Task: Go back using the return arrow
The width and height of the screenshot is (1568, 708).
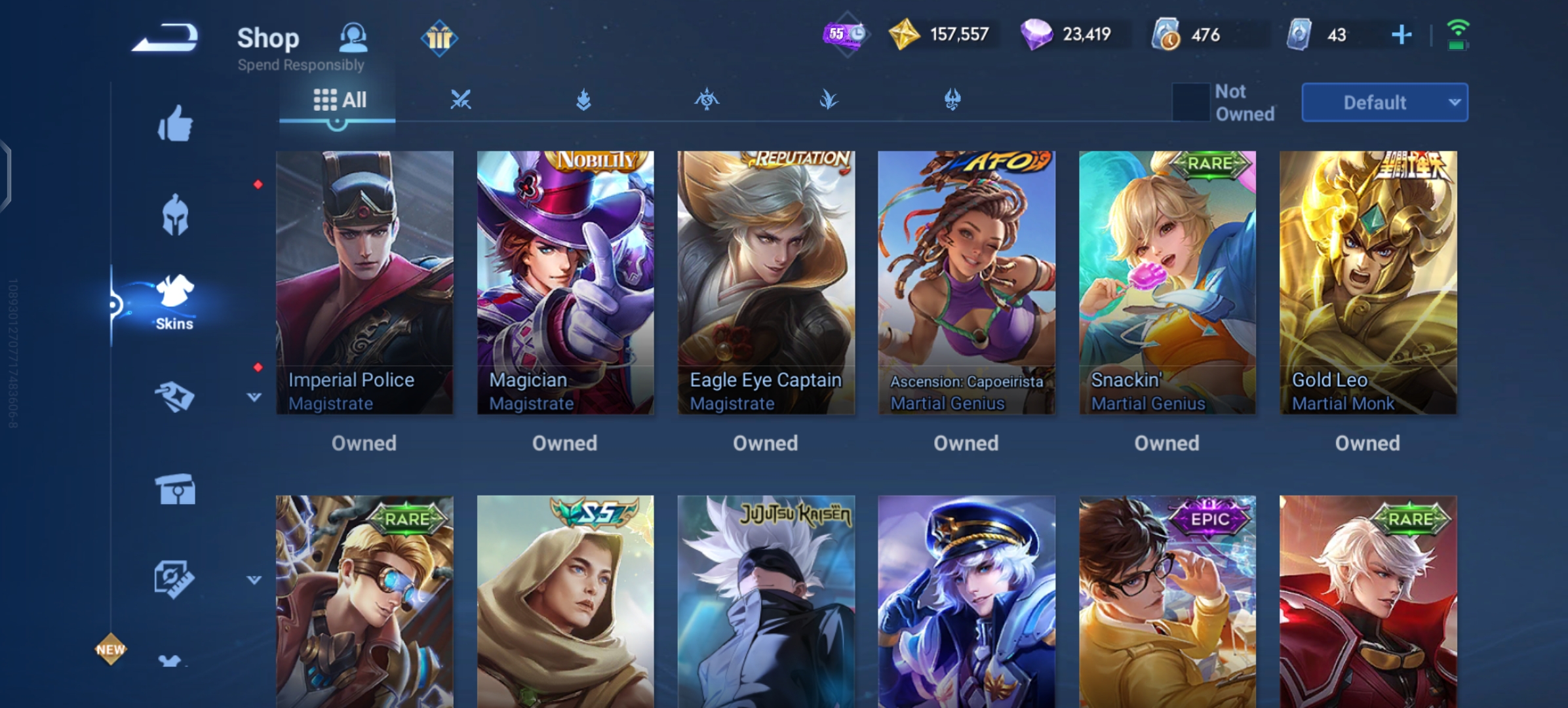Action: (x=165, y=37)
